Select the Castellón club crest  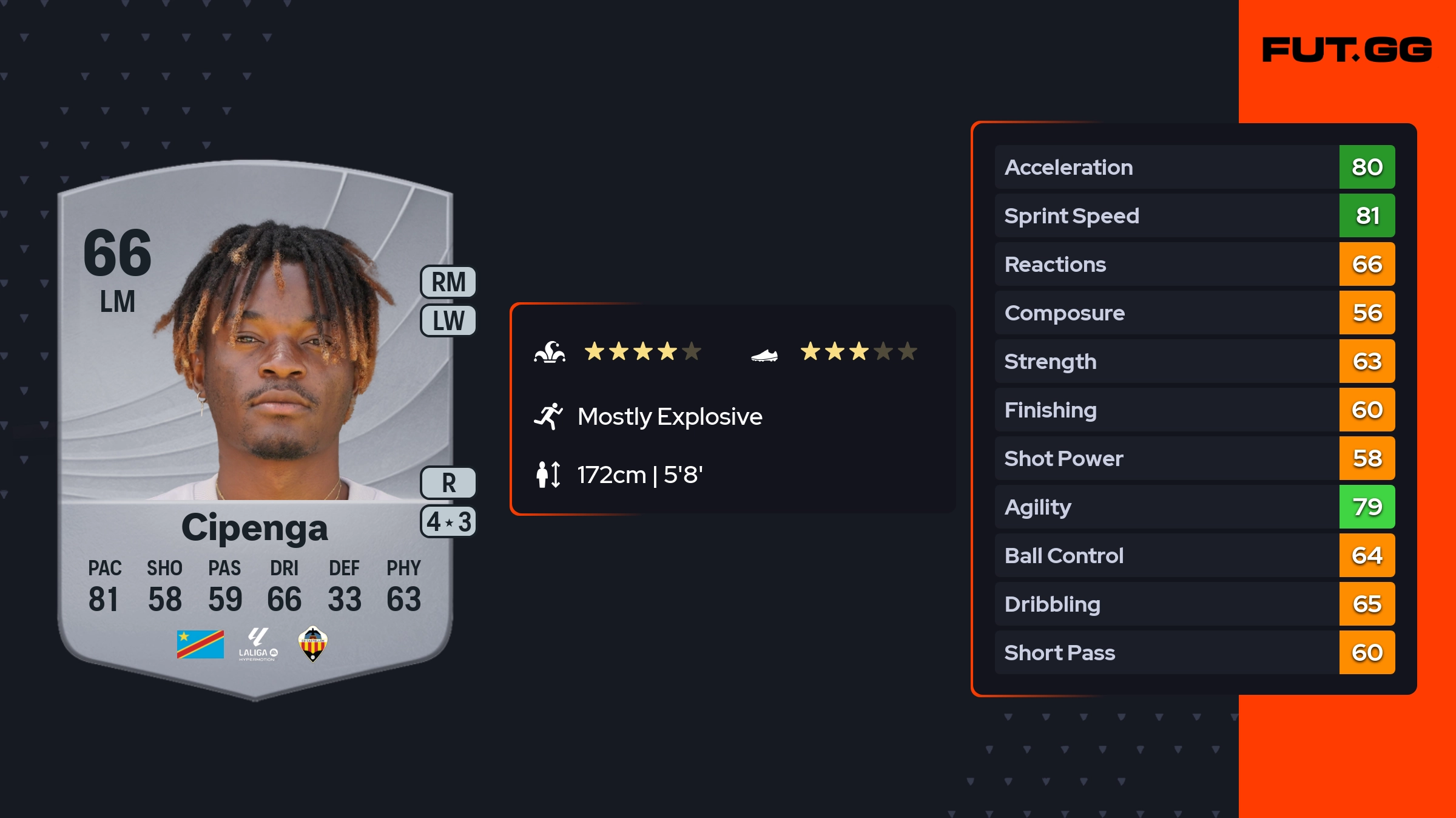pos(313,644)
